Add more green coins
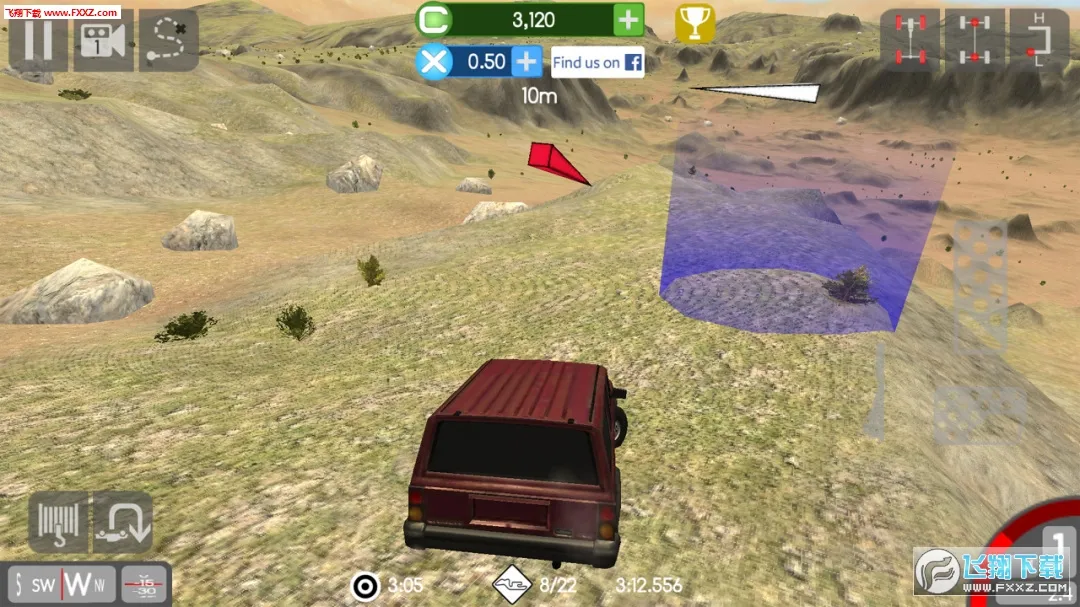The width and height of the screenshot is (1080, 607). pos(628,19)
